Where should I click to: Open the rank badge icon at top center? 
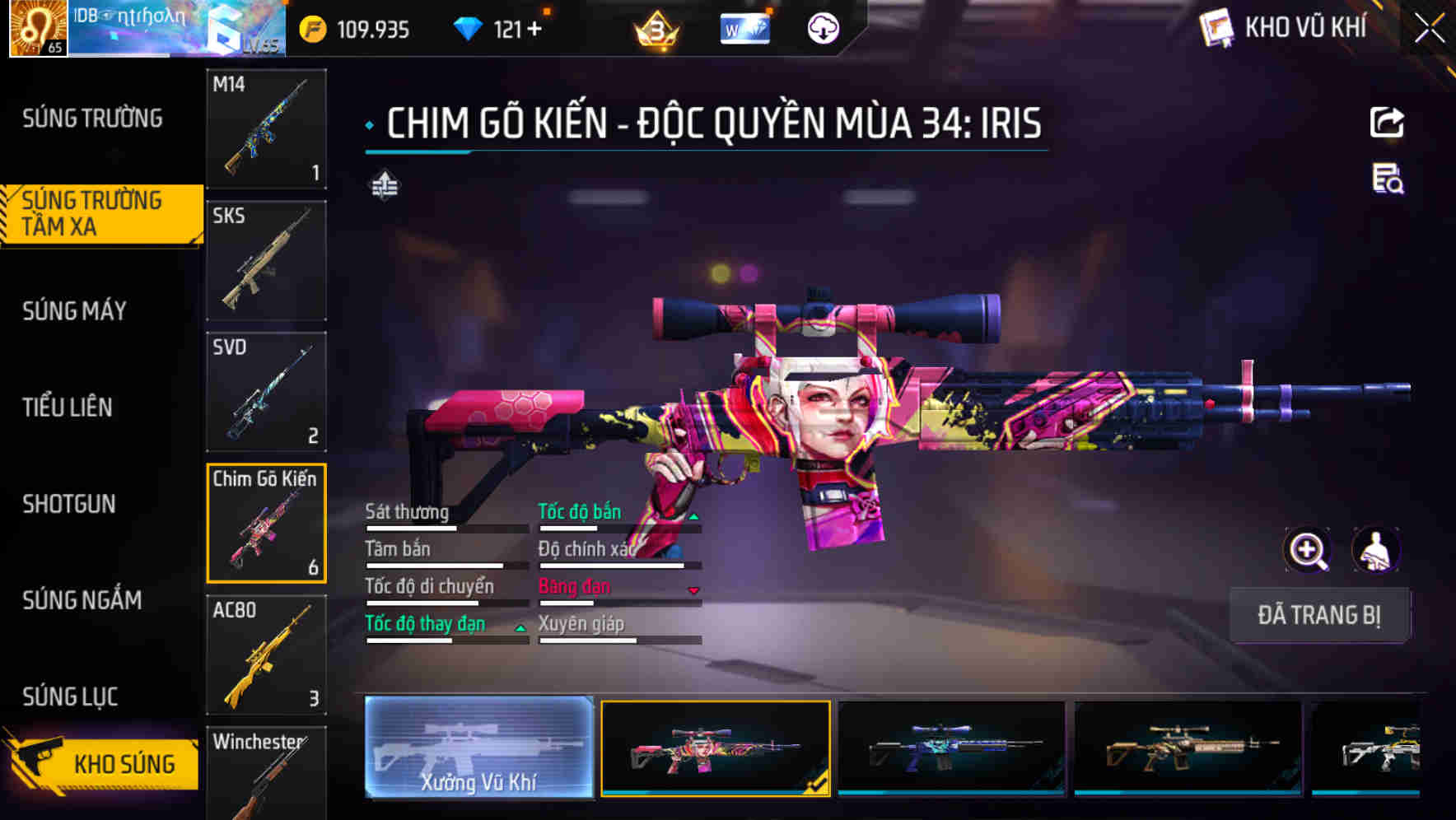click(x=655, y=30)
